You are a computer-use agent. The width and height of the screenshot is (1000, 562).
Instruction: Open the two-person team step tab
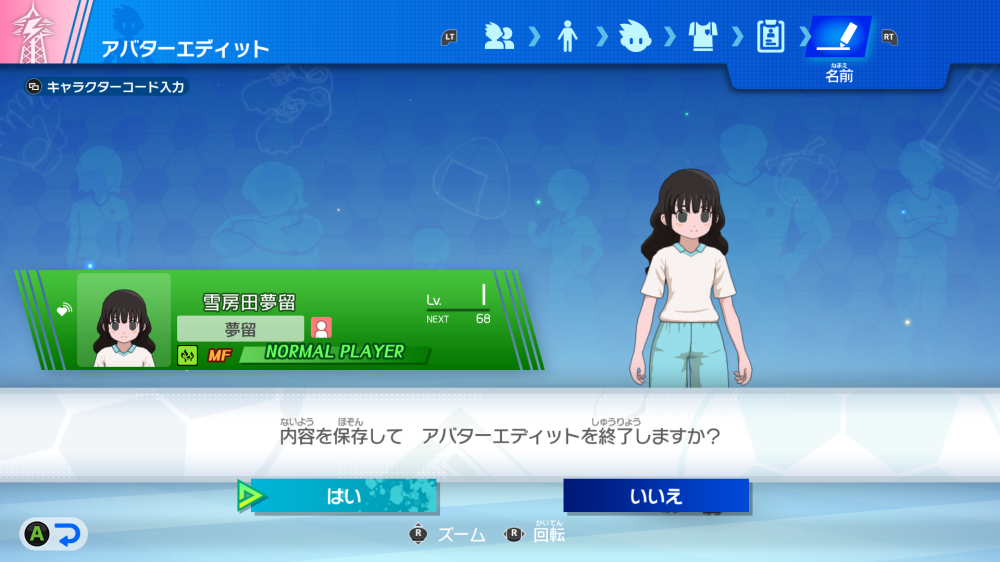point(499,37)
